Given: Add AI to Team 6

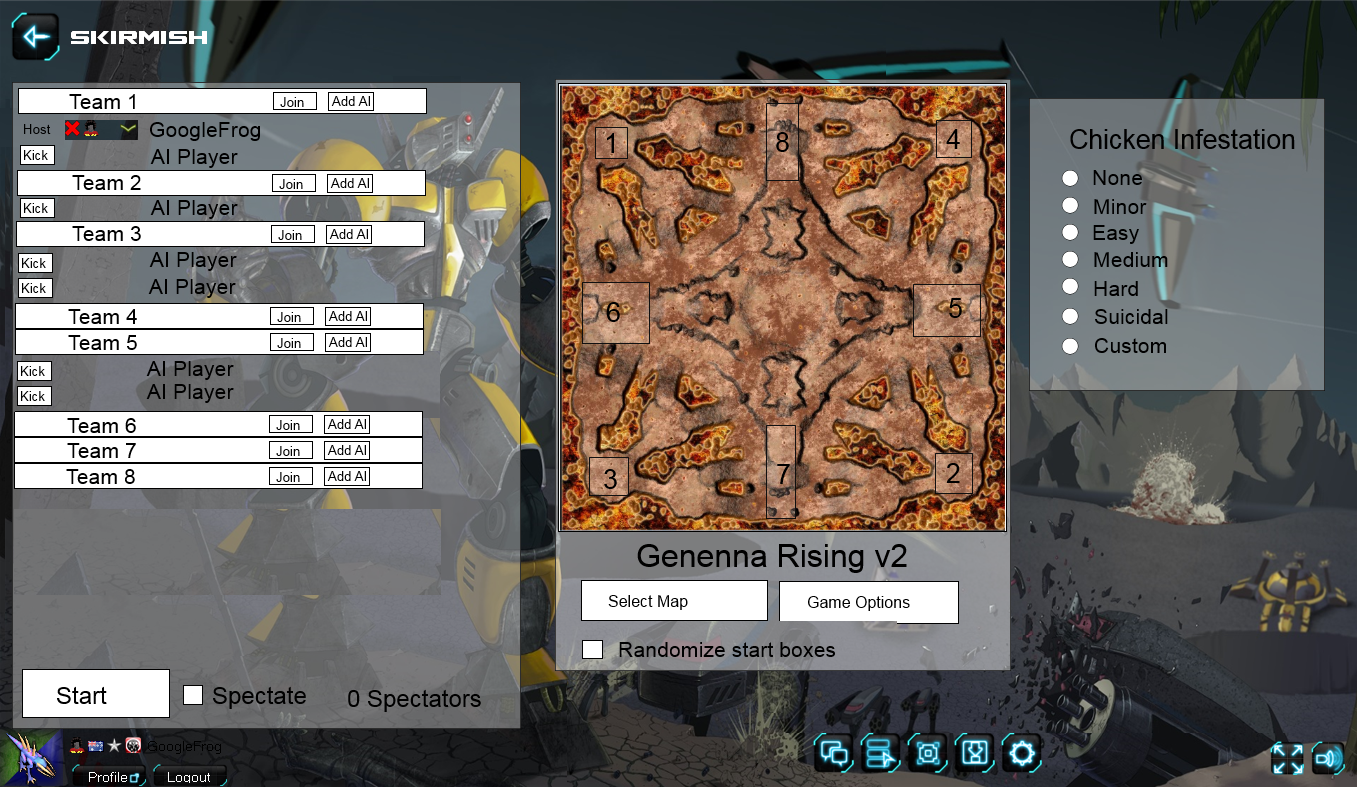Looking at the screenshot, I should tap(346, 424).
